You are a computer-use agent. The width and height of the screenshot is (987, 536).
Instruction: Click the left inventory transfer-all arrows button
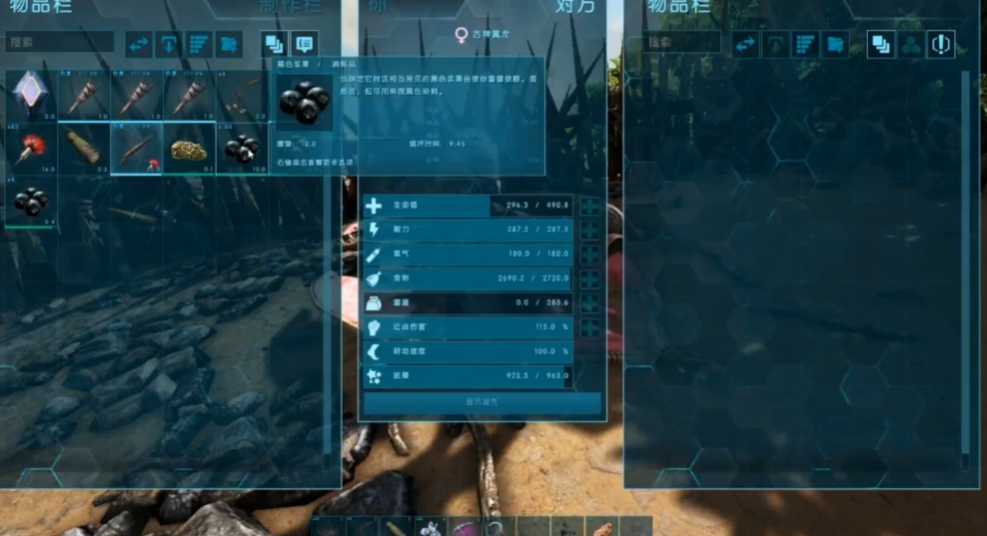139,44
